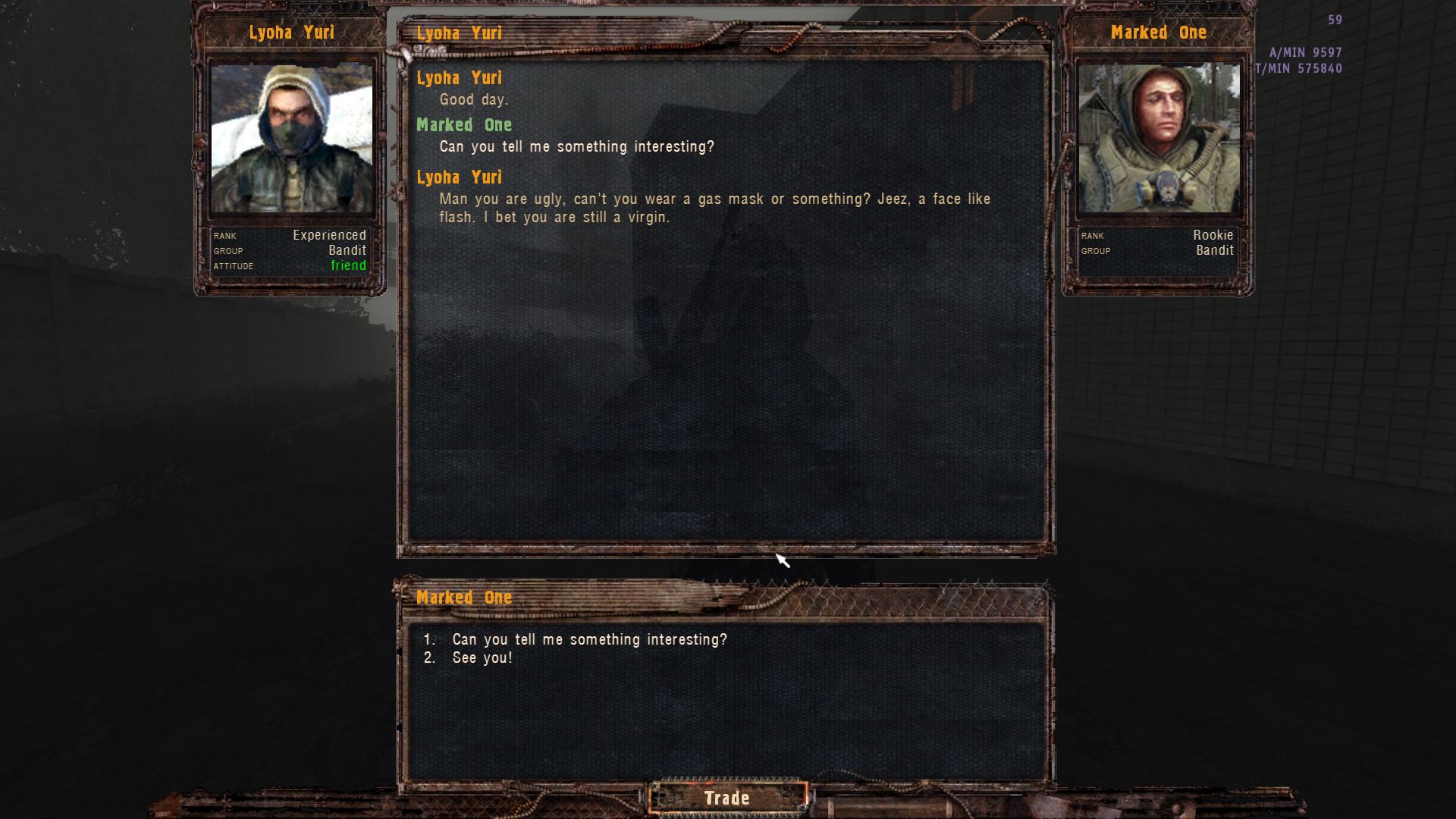Choose 'See you!' to end conversation
Viewport: 1456px width, 819px height.
coord(482,657)
